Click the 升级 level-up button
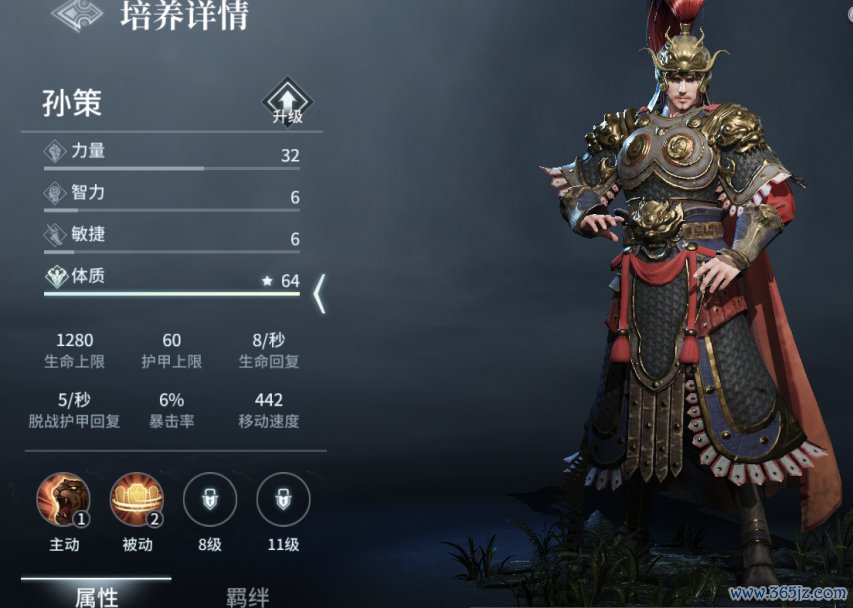 (x=287, y=102)
